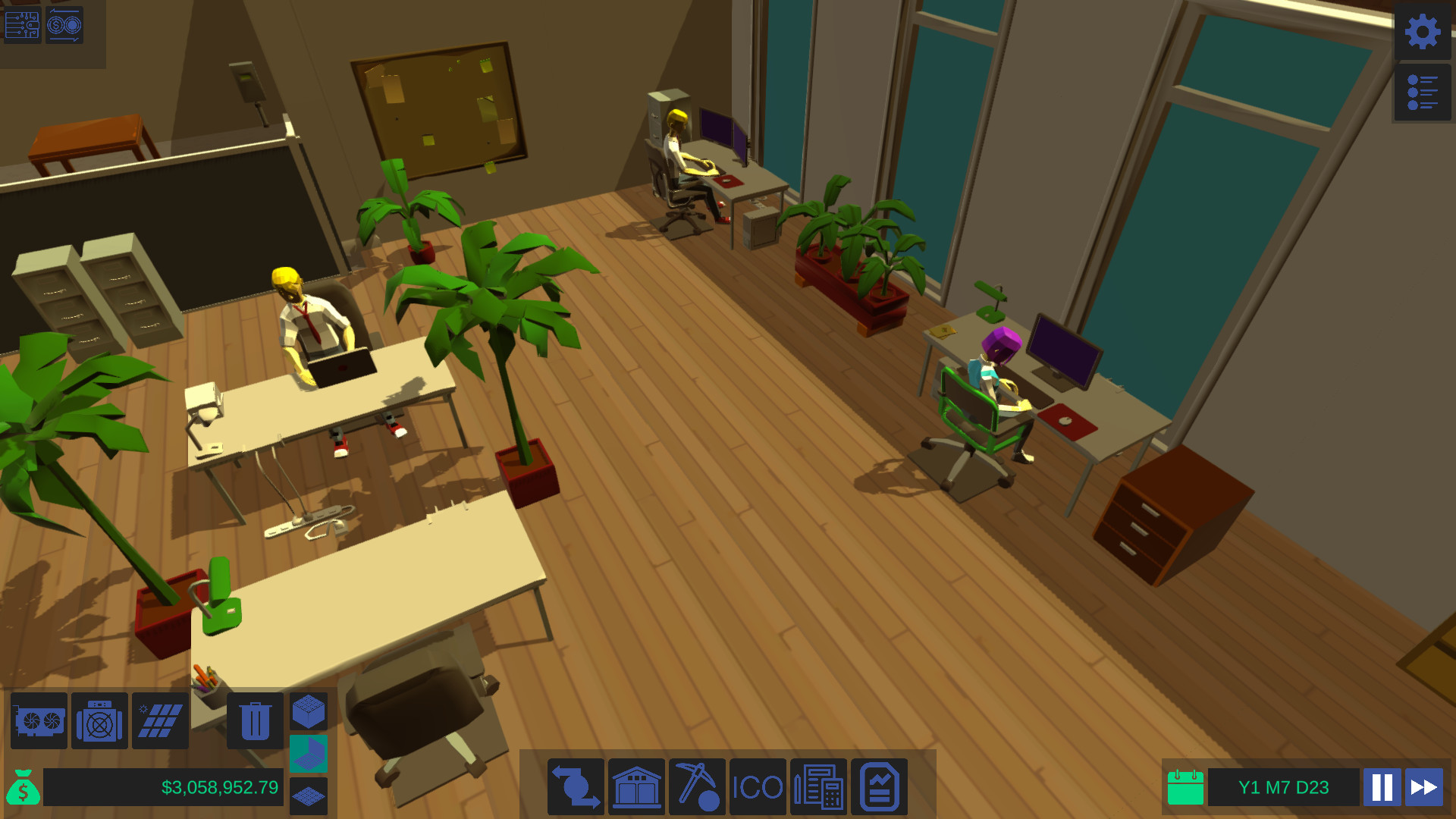
Task: Open the mining pickaxe menu
Action: [x=697, y=787]
